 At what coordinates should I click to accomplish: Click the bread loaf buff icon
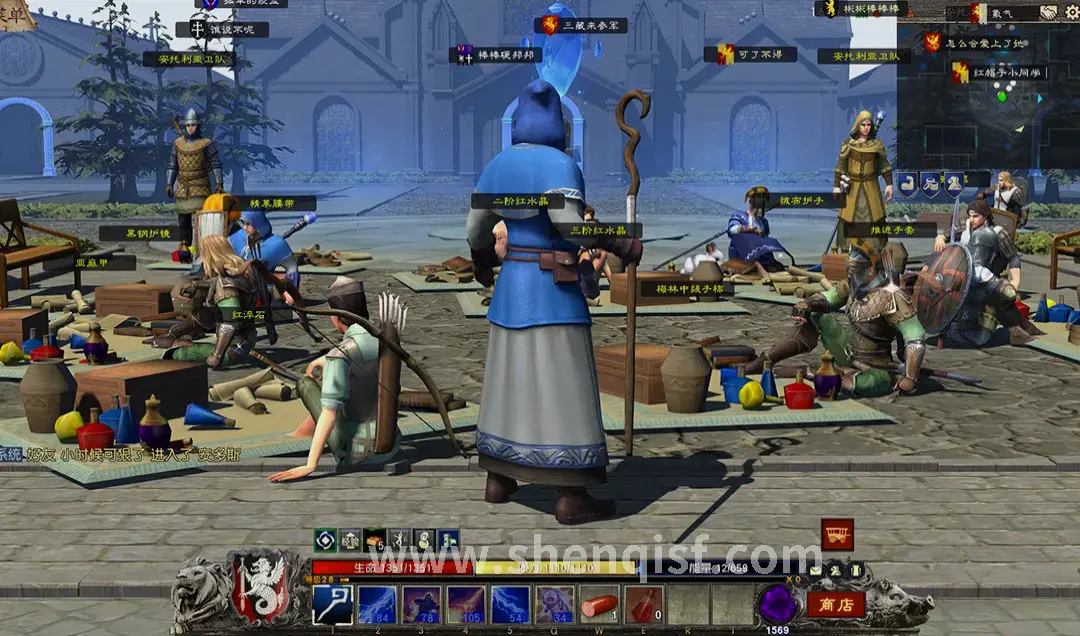(x=374, y=539)
